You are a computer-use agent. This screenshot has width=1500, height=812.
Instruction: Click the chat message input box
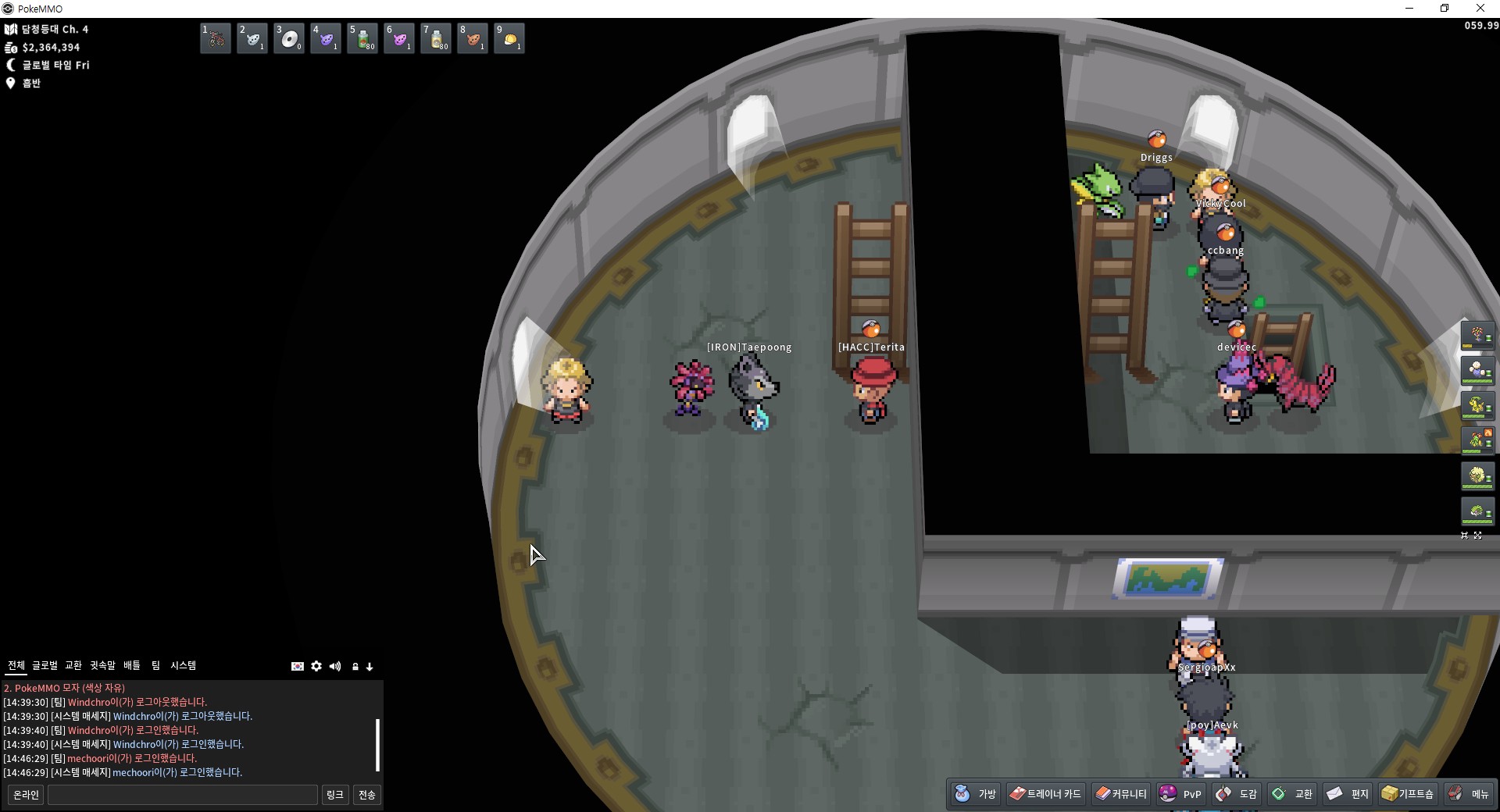pyautogui.click(x=183, y=795)
